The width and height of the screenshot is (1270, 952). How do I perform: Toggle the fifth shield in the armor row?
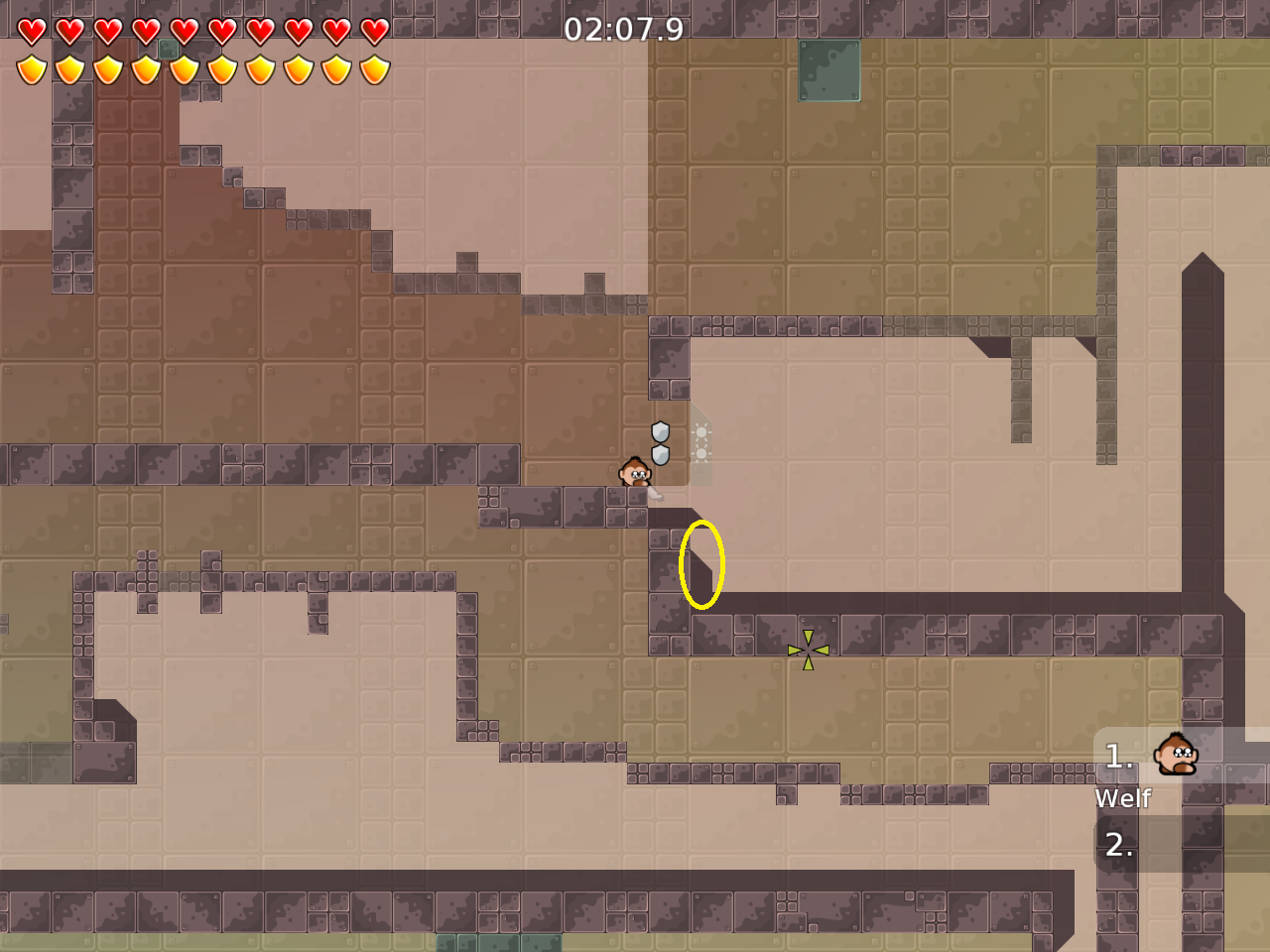[184, 68]
